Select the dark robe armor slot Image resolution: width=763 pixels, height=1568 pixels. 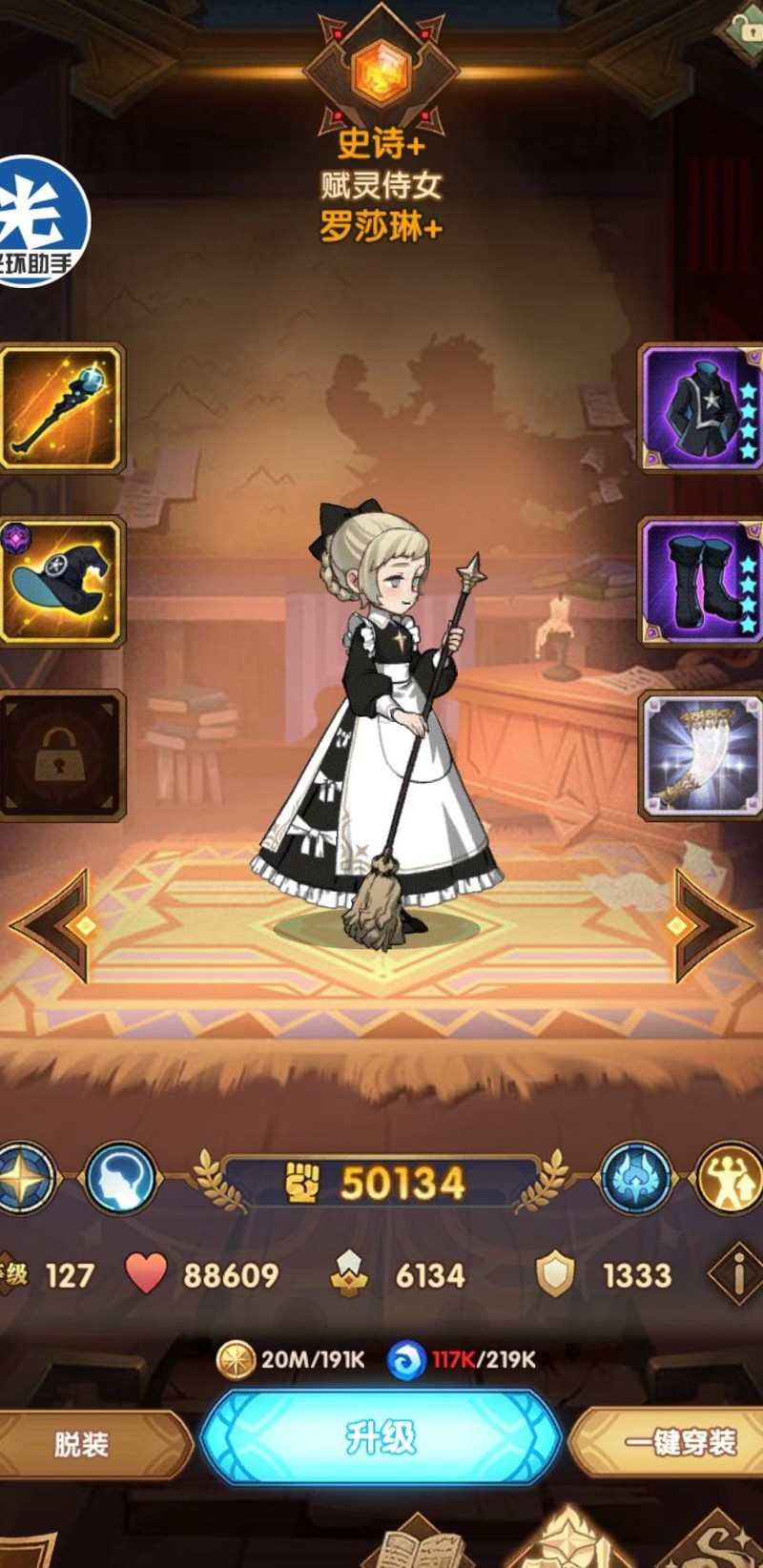[702, 407]
